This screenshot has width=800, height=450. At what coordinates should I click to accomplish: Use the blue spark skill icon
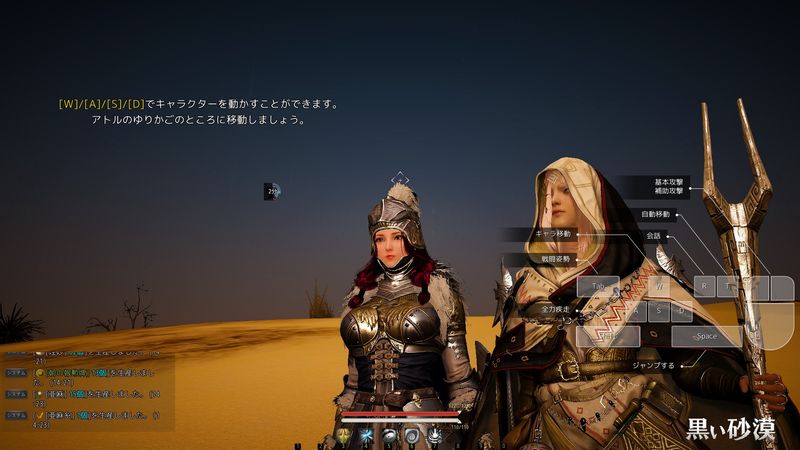tap(367, 438)
